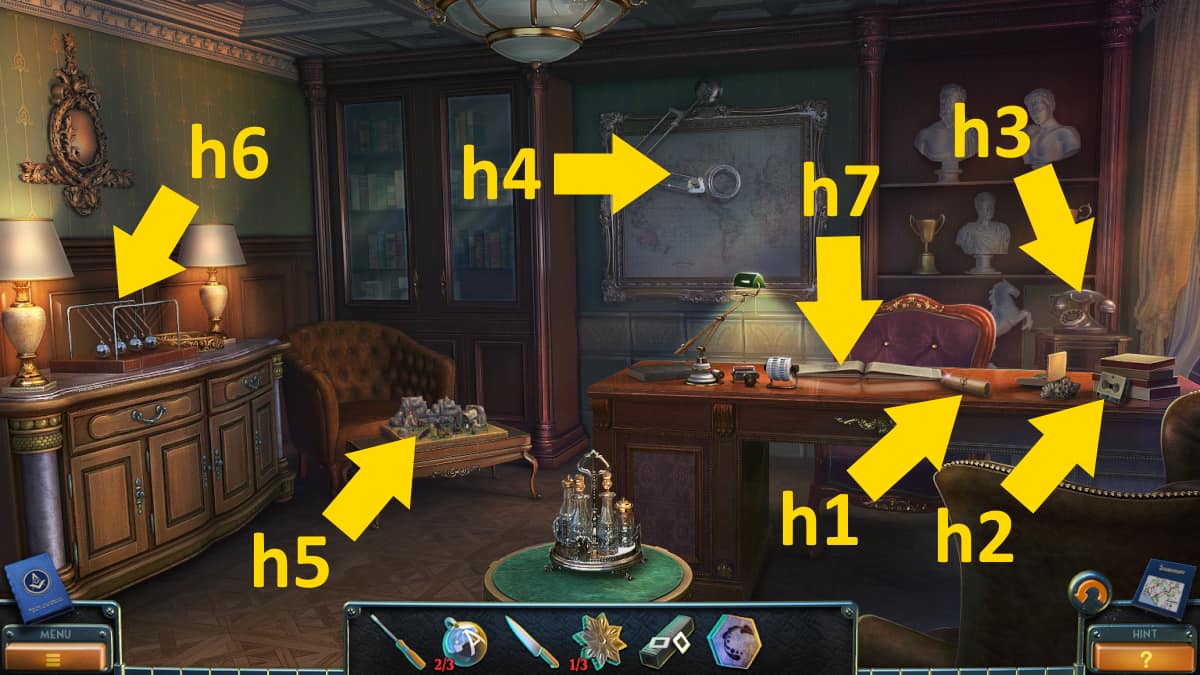The image size is (1200, 675).
Task: Pick the knife from the inventory bar
Action: [531, 641]
